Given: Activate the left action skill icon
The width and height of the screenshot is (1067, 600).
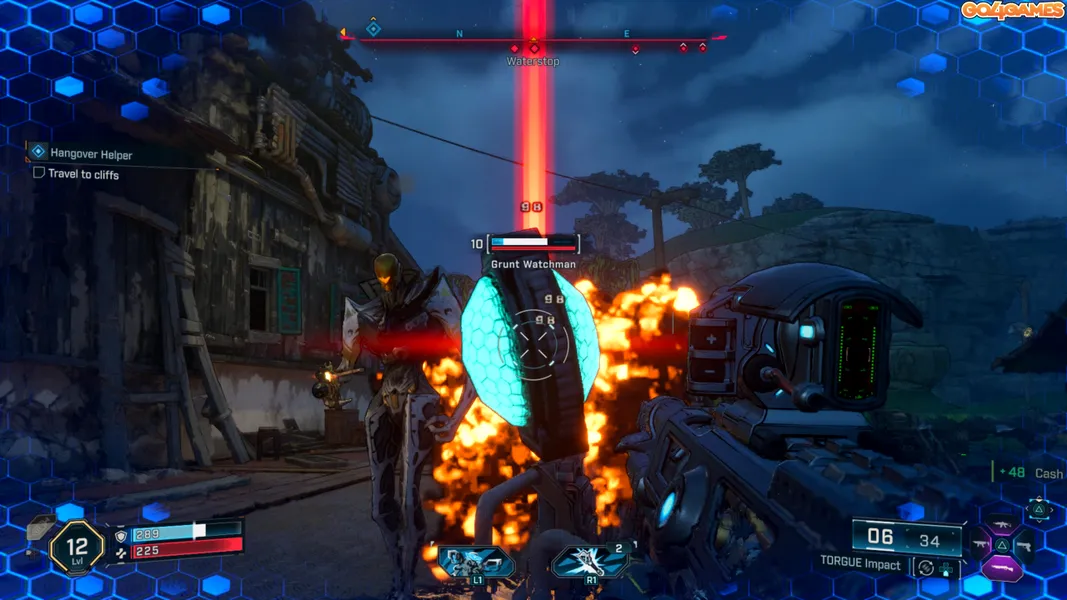Looking at the screenshot, I should pos(477,561).
